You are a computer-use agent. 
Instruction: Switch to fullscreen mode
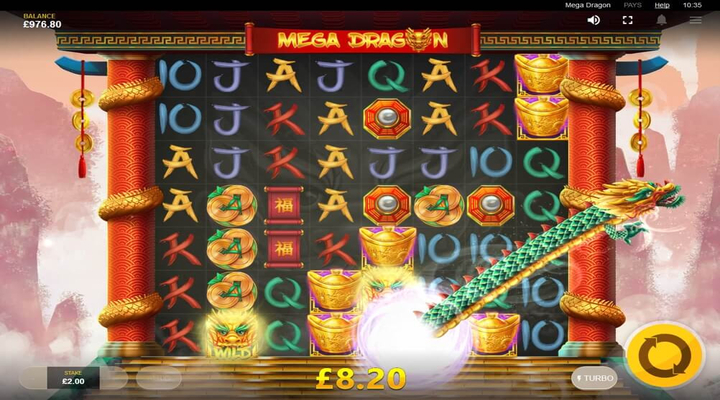628,19
